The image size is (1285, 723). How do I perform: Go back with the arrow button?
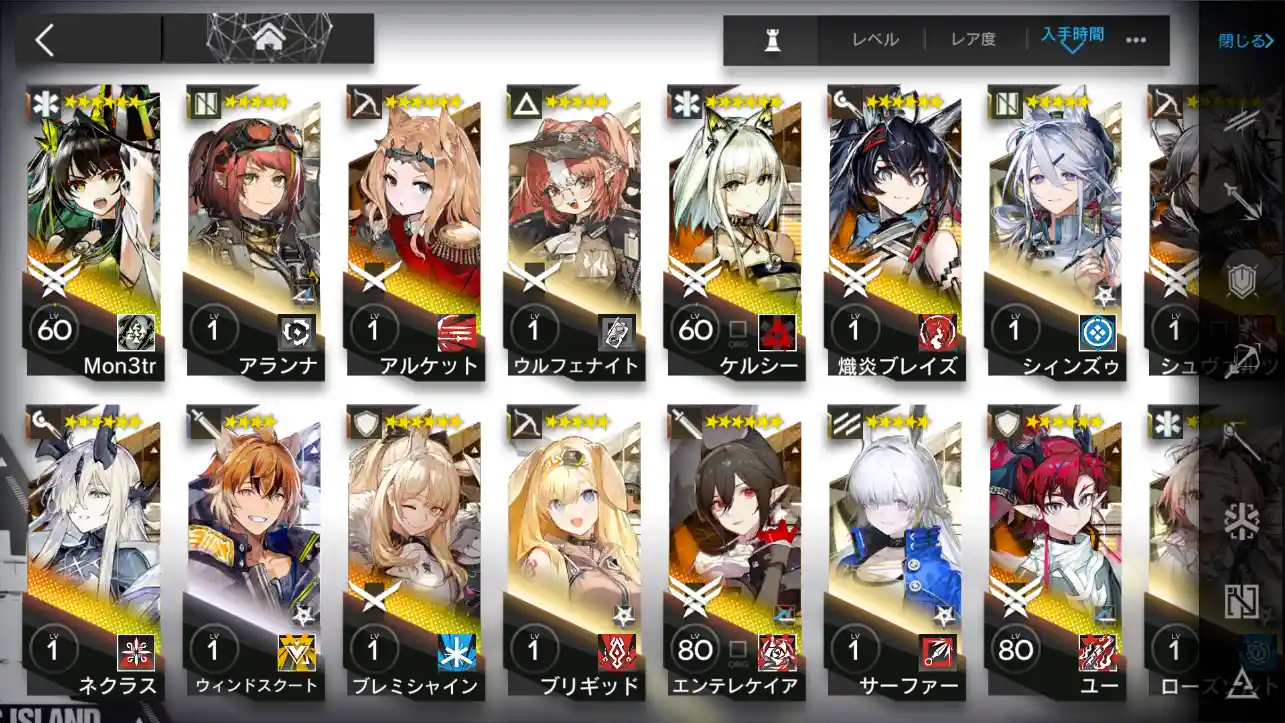pyautogui.click(x=45, y=40)
